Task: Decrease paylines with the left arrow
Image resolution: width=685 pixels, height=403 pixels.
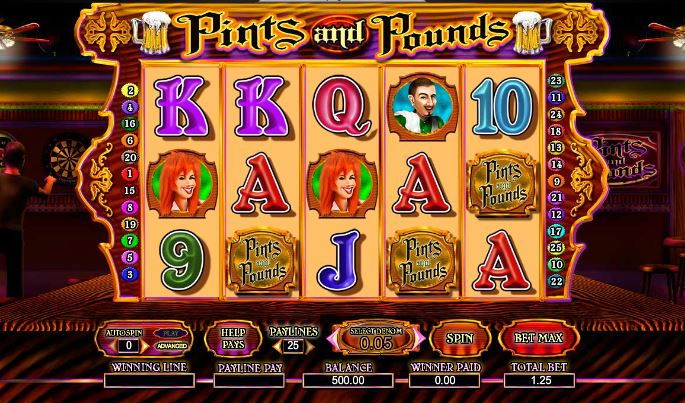Action: [276, 346]
